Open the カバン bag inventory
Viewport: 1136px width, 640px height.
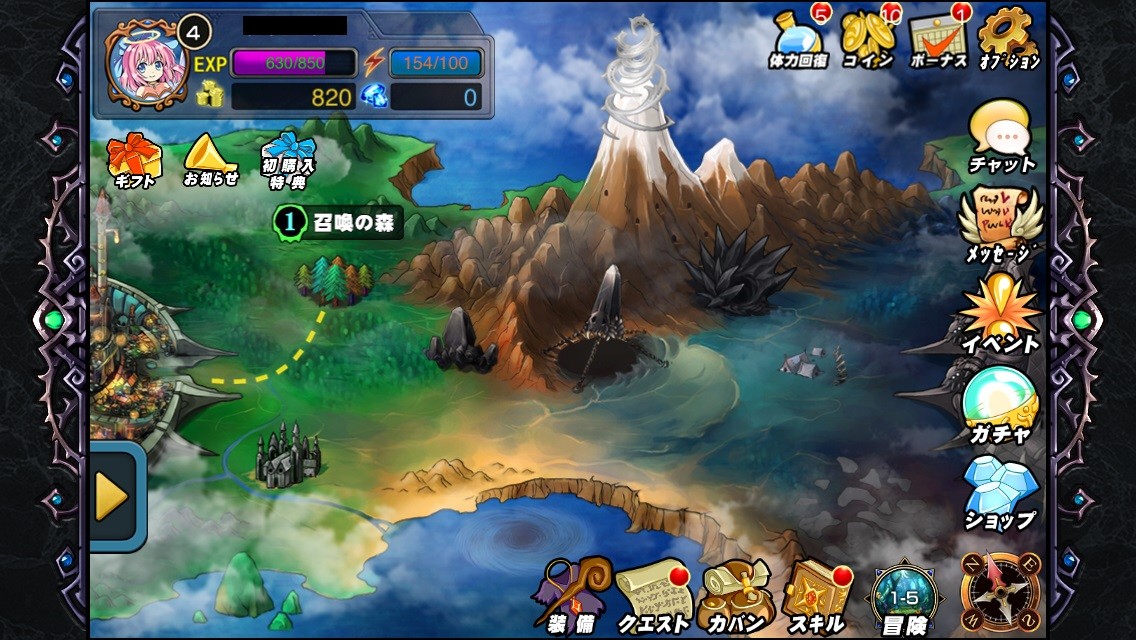pos(734,594)
